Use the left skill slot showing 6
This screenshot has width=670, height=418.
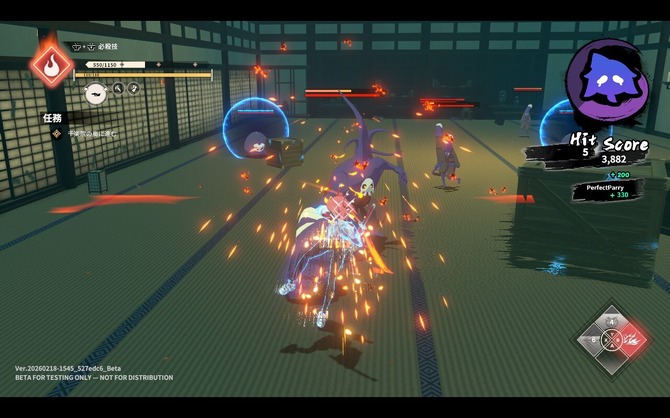595,340
